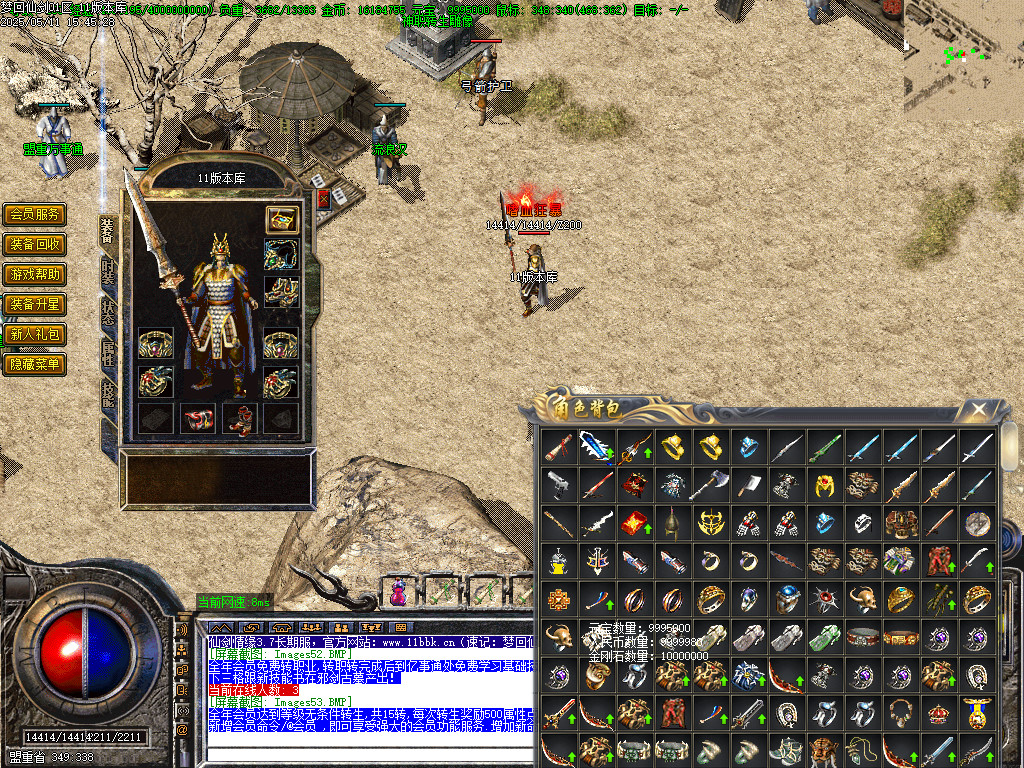Toggle the 隐藏菜单 hide menu button
The height and width of the screenshot is (768, 1024).
tap(35, 364)
